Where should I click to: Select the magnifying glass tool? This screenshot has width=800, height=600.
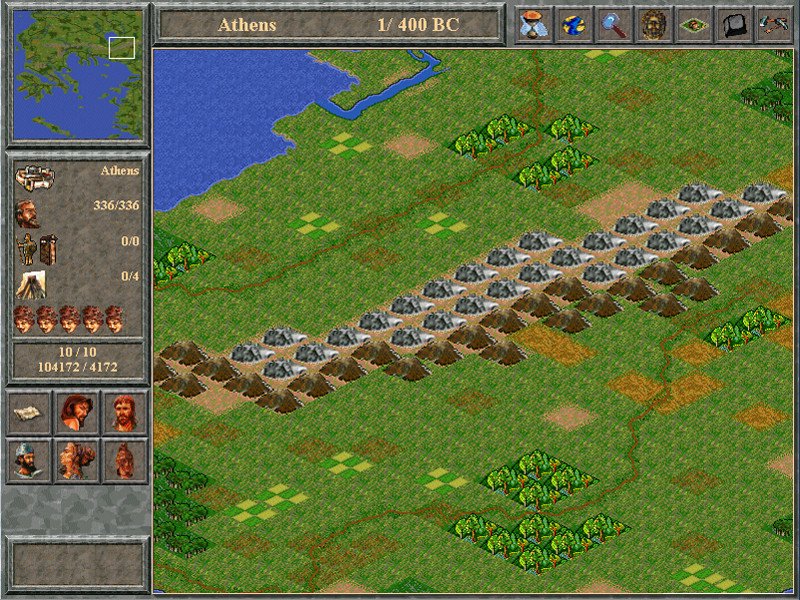click(614, 24)
